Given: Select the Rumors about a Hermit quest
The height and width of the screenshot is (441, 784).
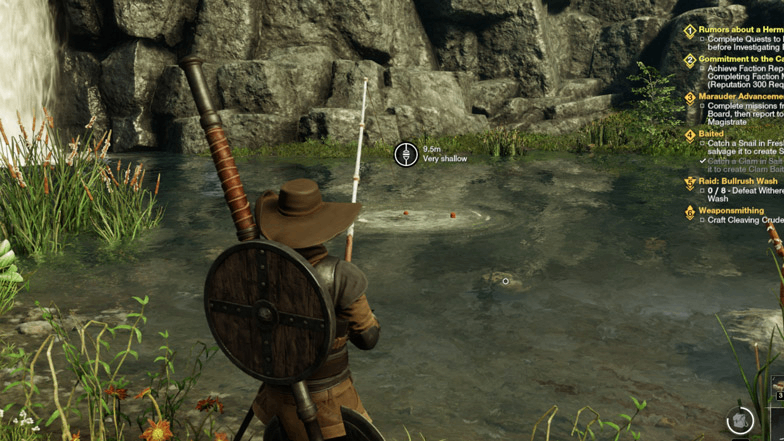Looking at the screenshot, I should [740, 30].
